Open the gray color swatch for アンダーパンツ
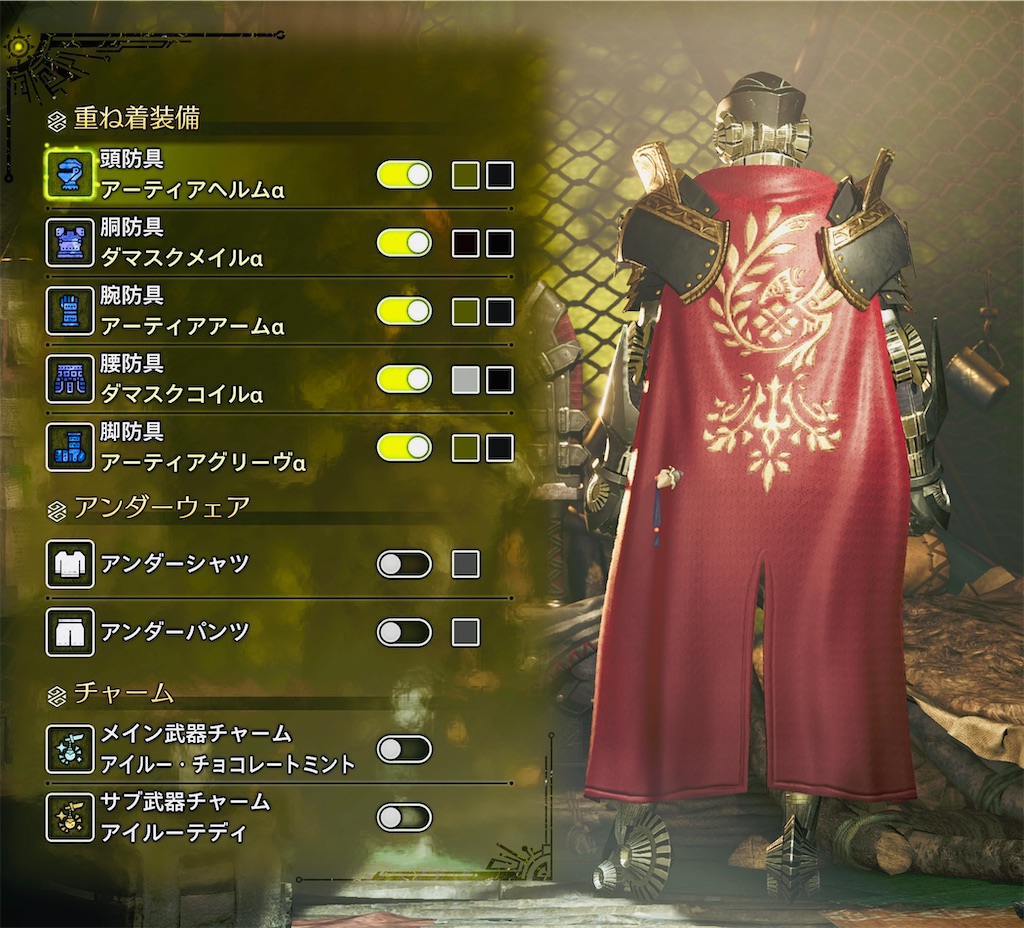 pos(466,632)
